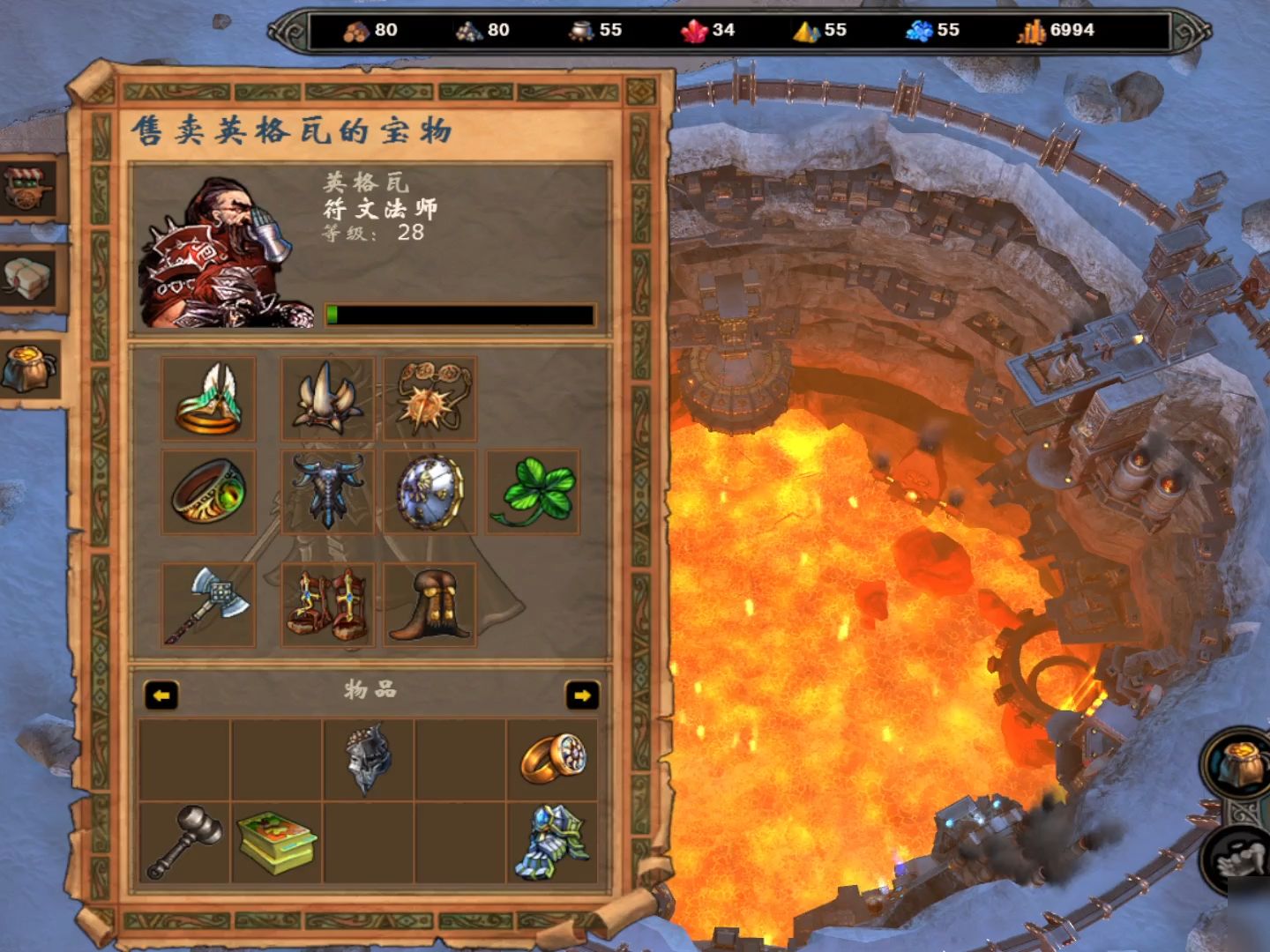Screen dimensions: 1270x952
Task: Select the horned skull helmet artifact
Action: coord(321,398)
